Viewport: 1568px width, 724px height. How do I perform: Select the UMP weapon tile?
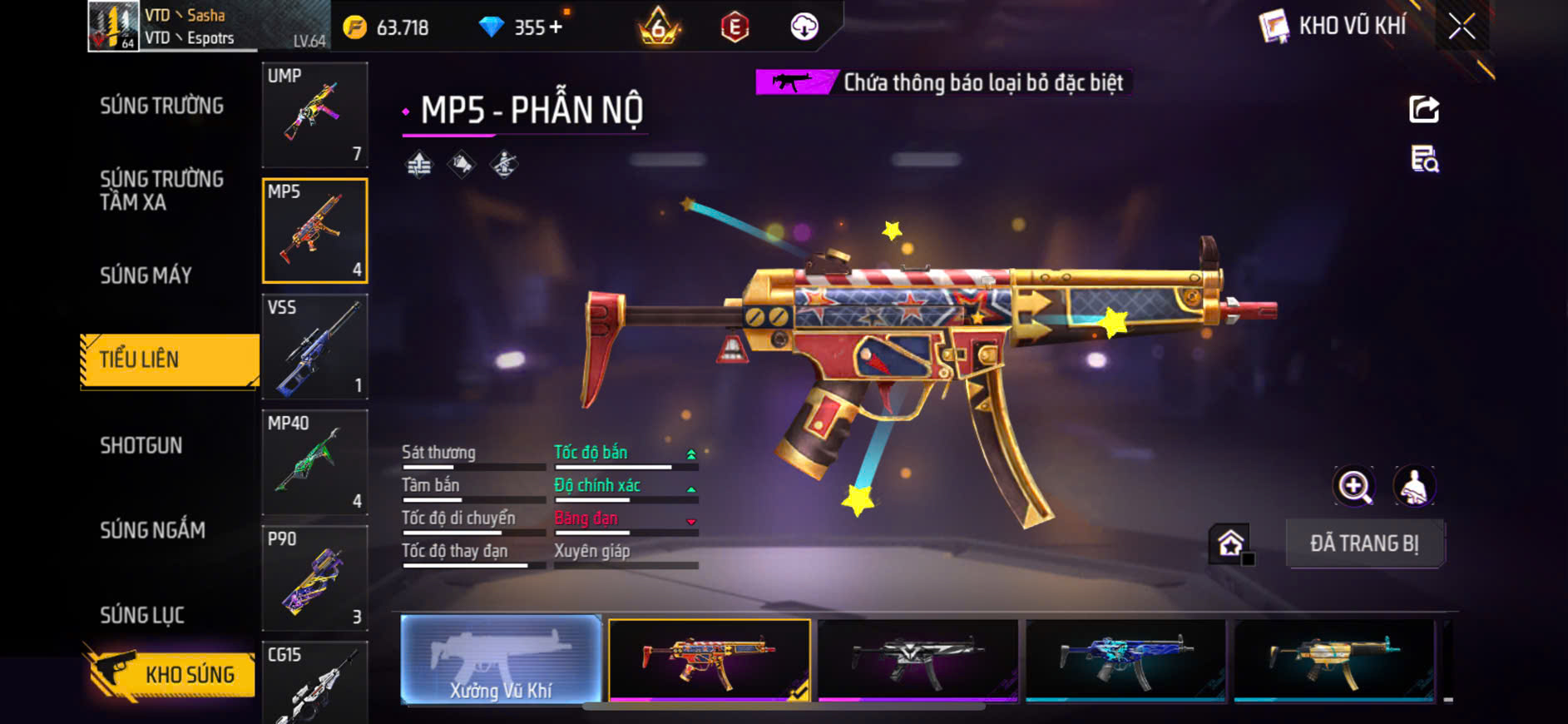314,115
